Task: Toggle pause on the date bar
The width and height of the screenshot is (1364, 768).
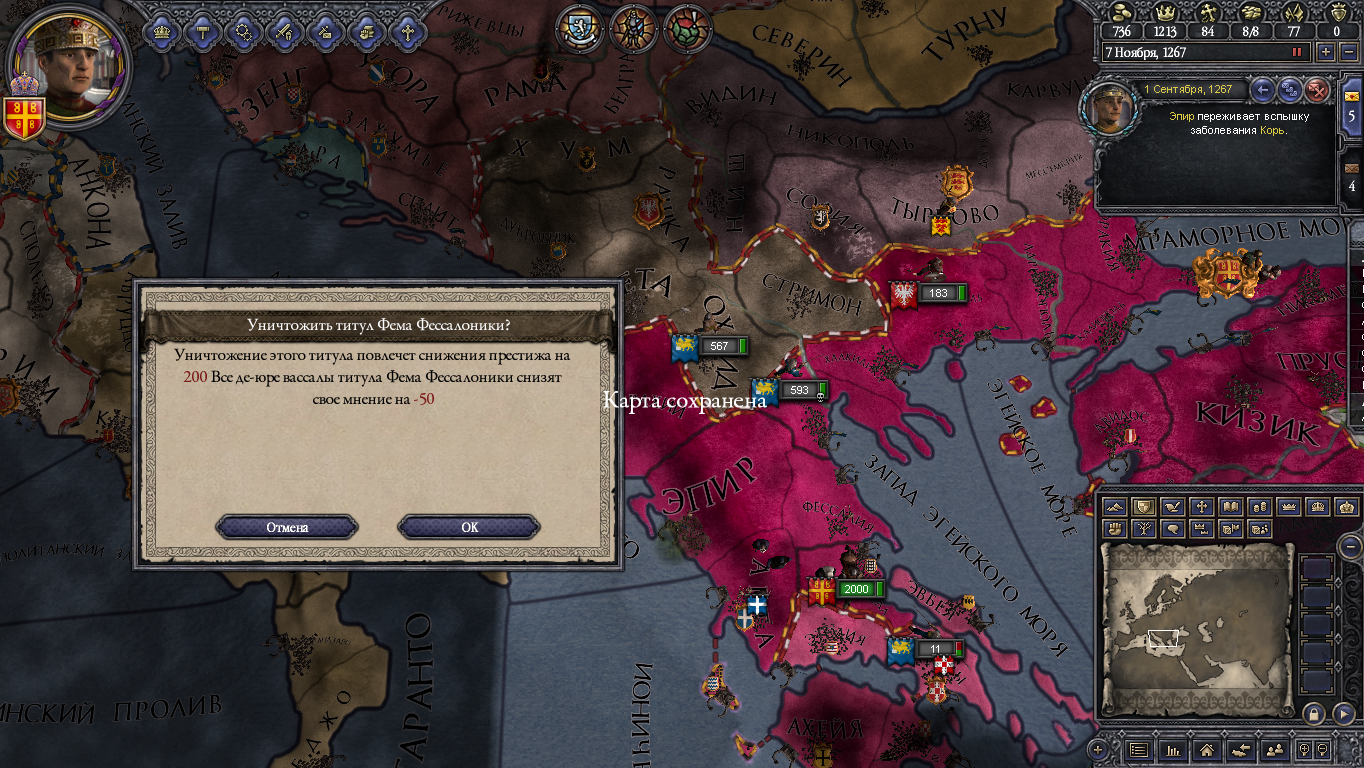Action: (1298, 52)
